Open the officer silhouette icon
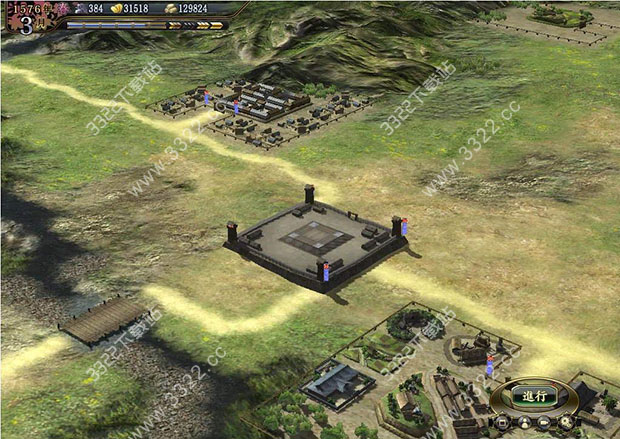Image resolution: width=620 pixels, height=439 pixels. (525, 422)
